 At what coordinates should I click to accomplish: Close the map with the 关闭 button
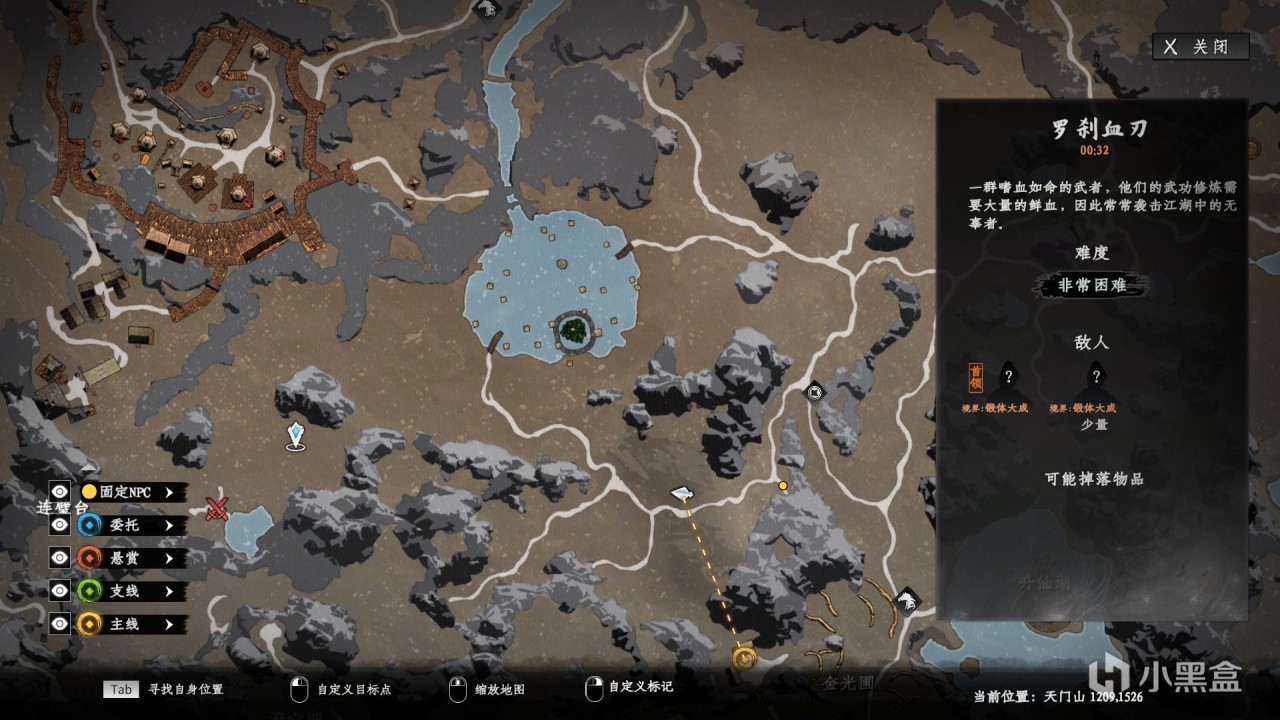pyautogui.click(x=1201, y=47)
